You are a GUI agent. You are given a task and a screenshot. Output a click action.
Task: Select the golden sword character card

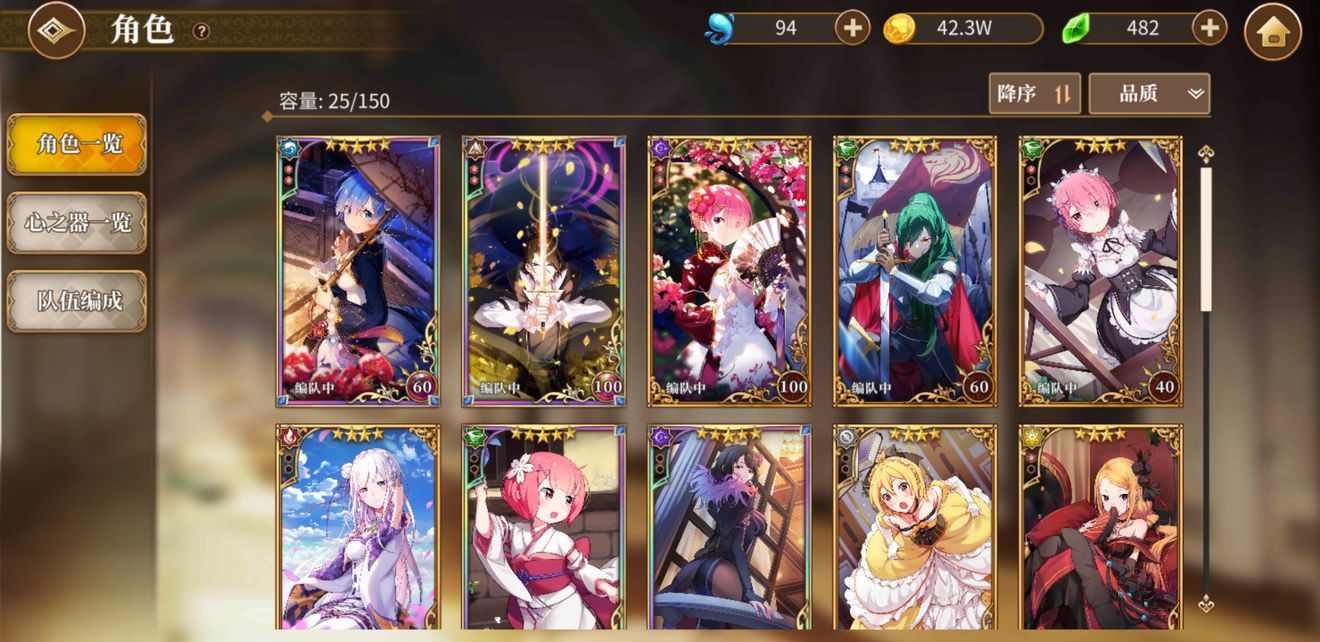click(544, 271)
